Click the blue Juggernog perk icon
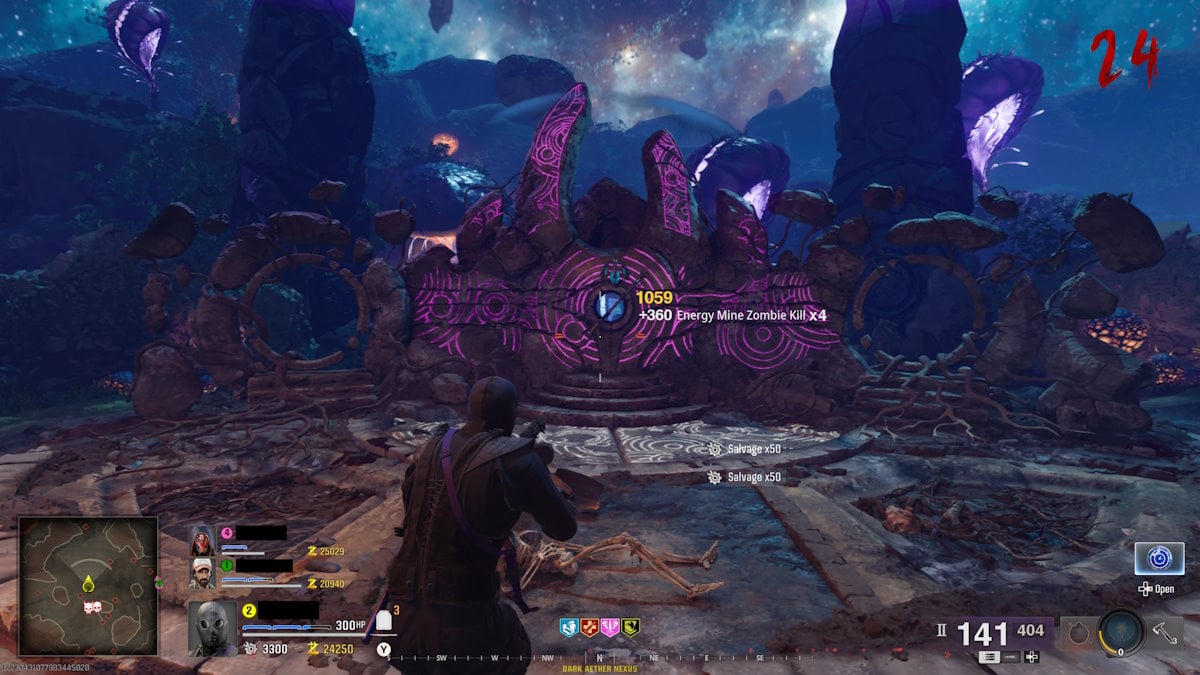The image size is (1200, 675). click(569, 627)
